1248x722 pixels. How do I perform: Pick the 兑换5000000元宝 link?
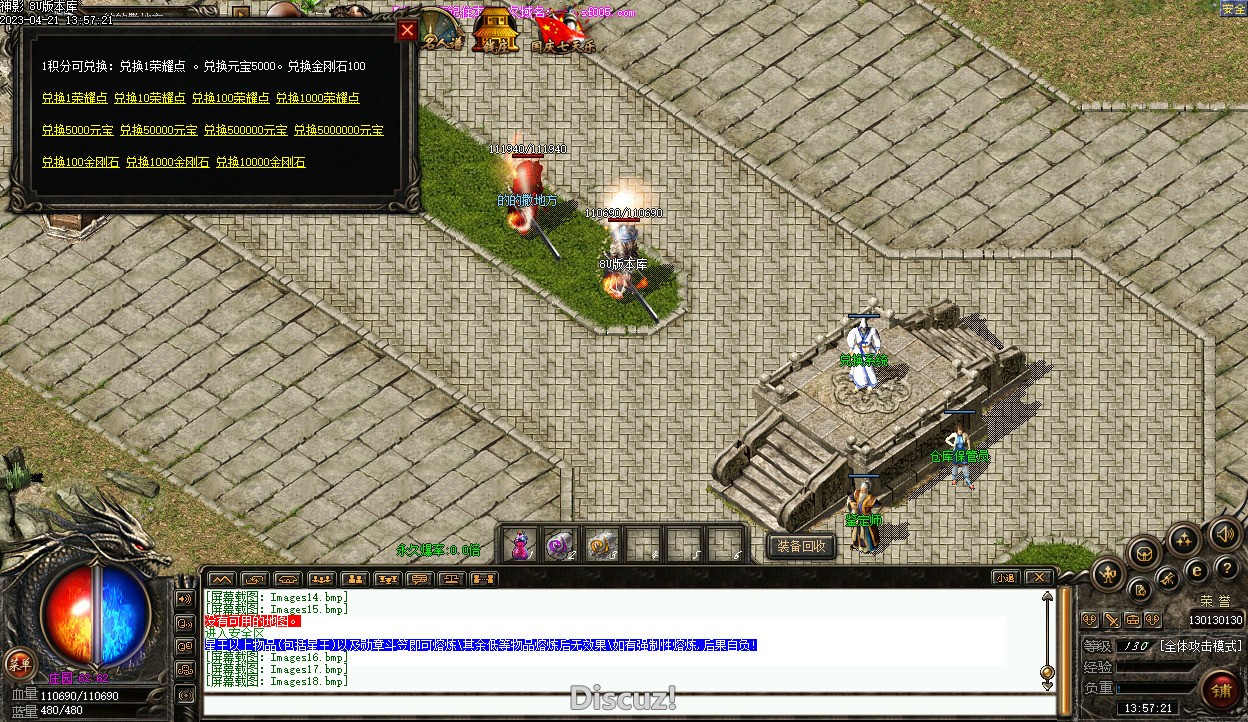coord(338,130)
